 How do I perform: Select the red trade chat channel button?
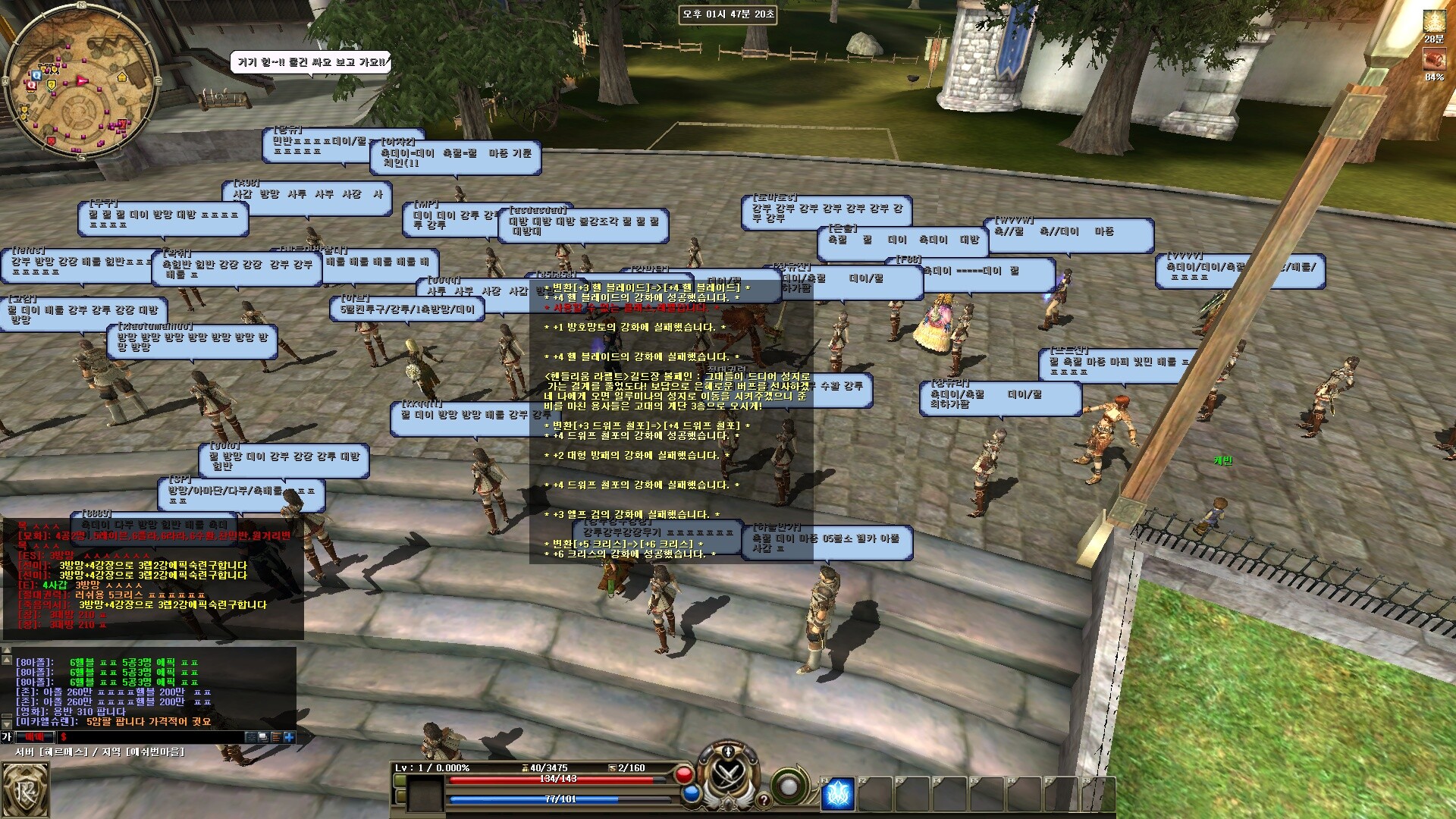pyautogui.click(x=35, y=737)
